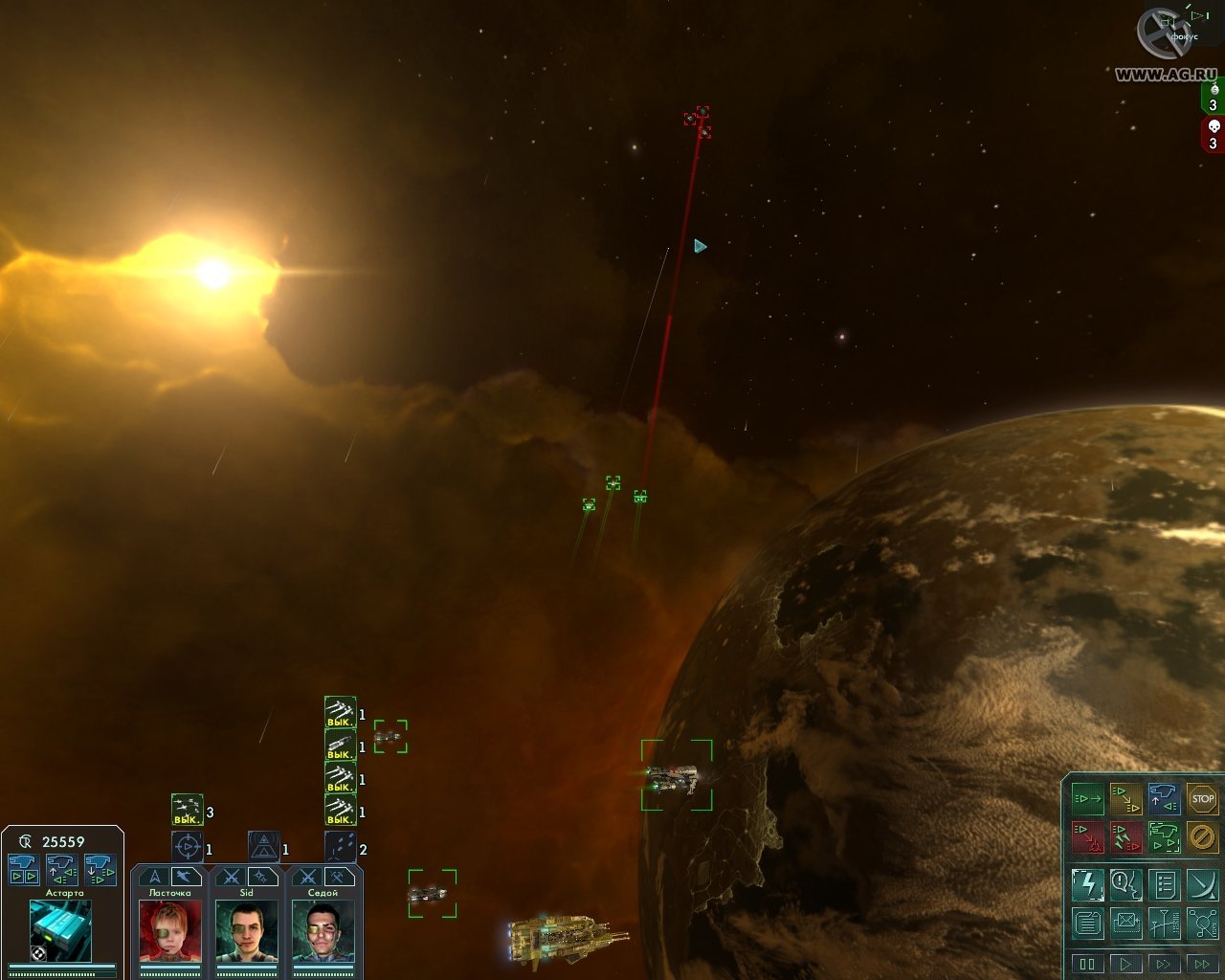Image resolution: width=1225 pixels, height=980 pixels.
Task: Click the triangle beacon module above Sid
Action: 264,847
